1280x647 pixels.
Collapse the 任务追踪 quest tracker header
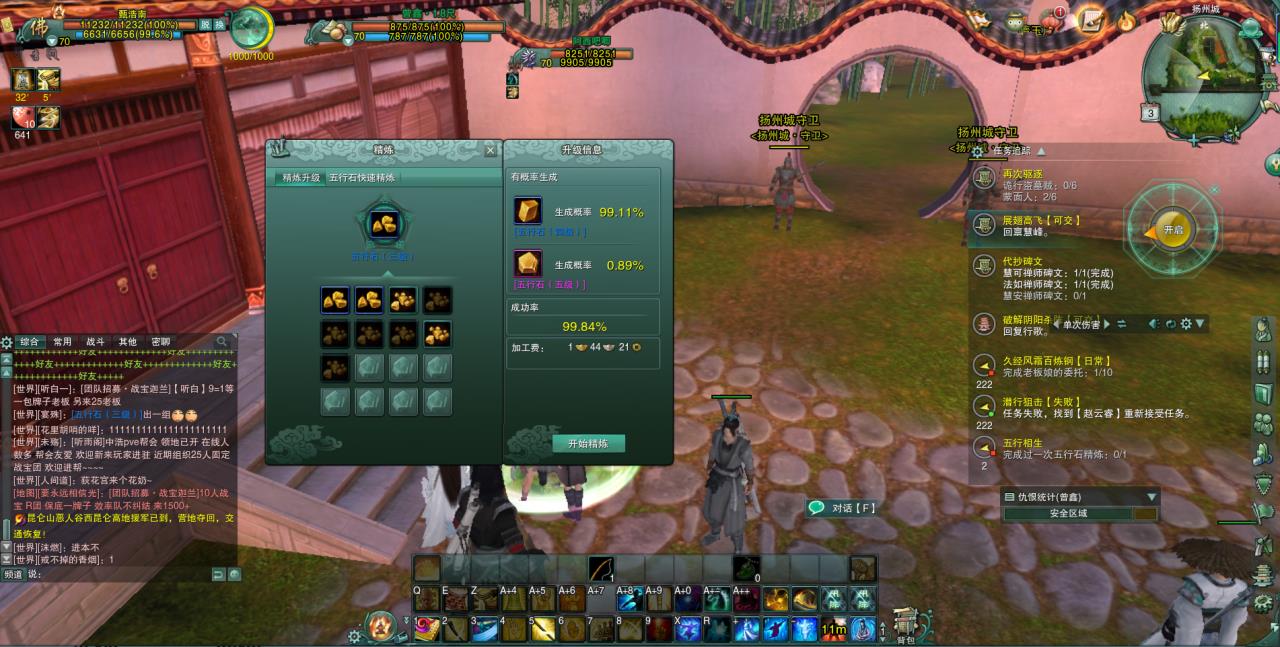1040,151
